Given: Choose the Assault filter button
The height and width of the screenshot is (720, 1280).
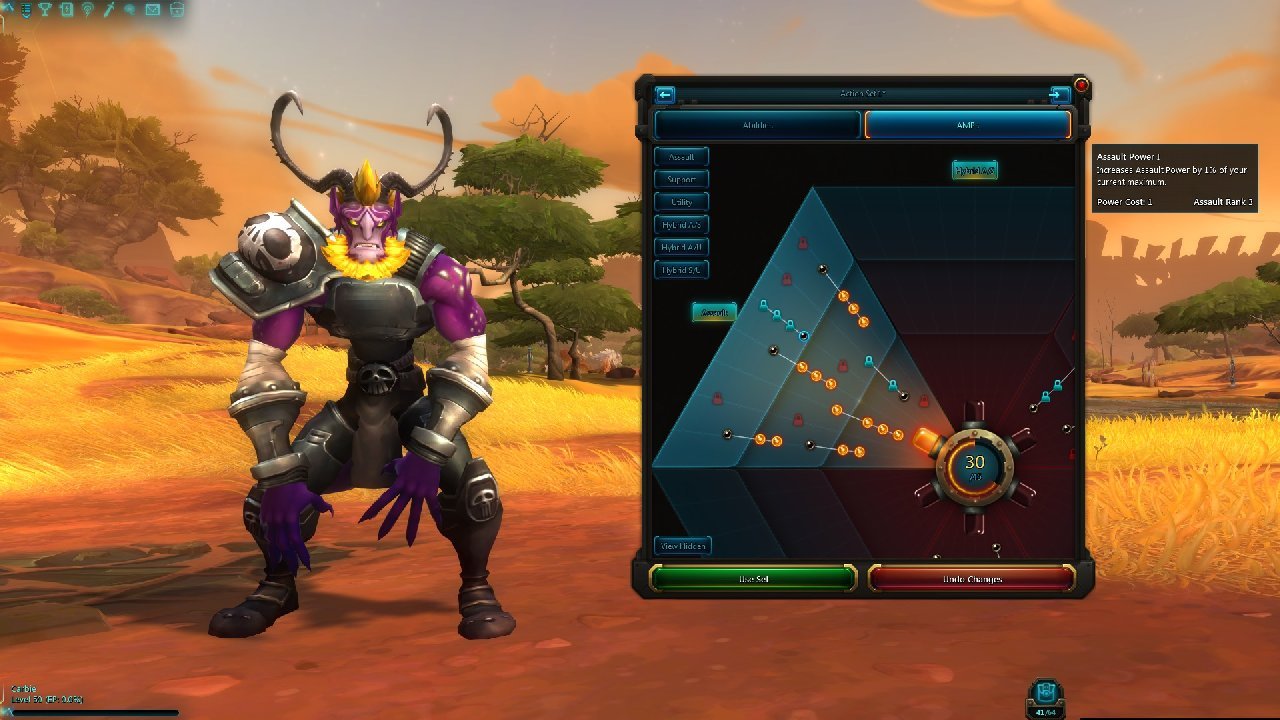Looking at the screenshot, I should [681, 157].
